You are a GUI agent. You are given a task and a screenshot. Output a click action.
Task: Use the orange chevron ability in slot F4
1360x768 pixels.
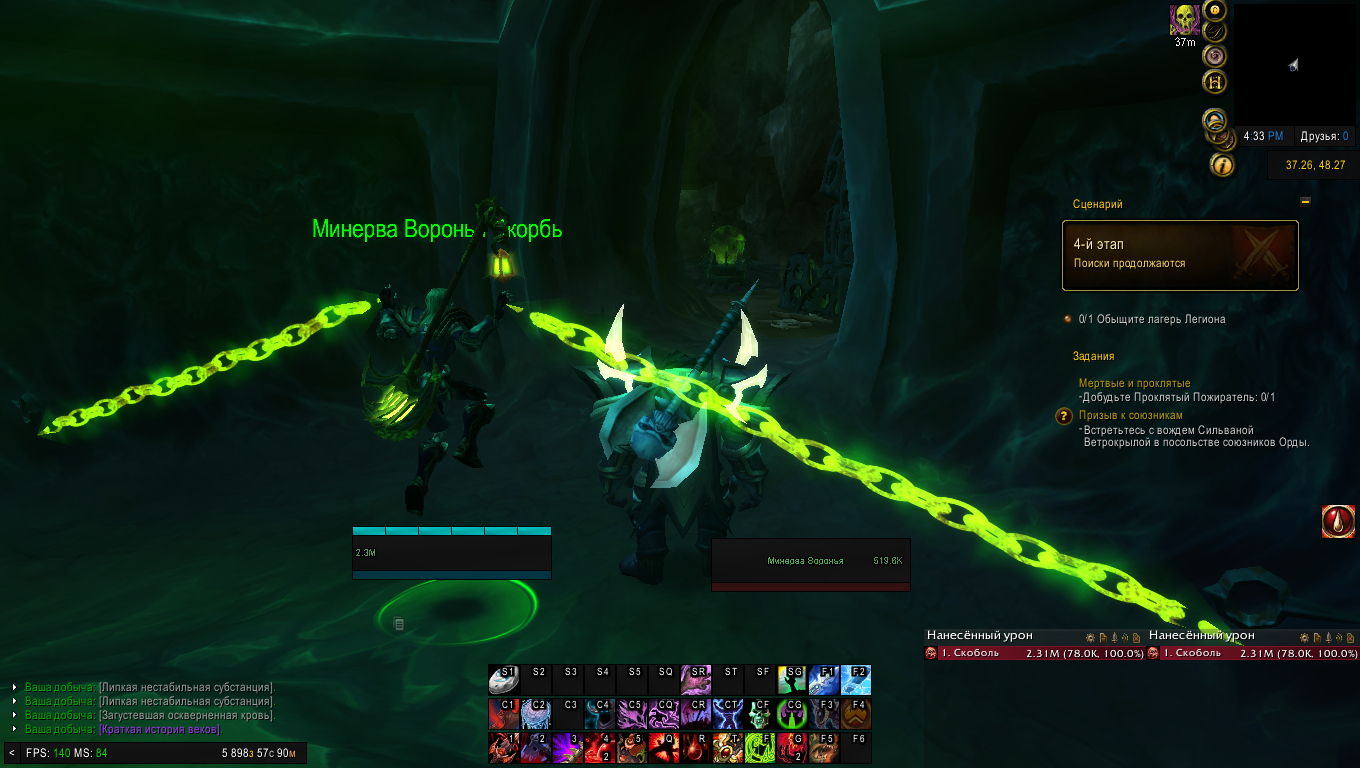pyautogui.click(x=856, y=713)
